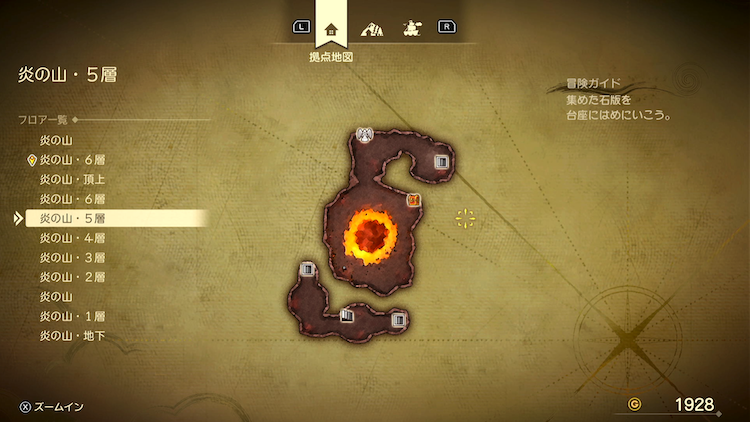
Task: Show the 炎の山・3層 floor map
Action: [x=72, y=257]
